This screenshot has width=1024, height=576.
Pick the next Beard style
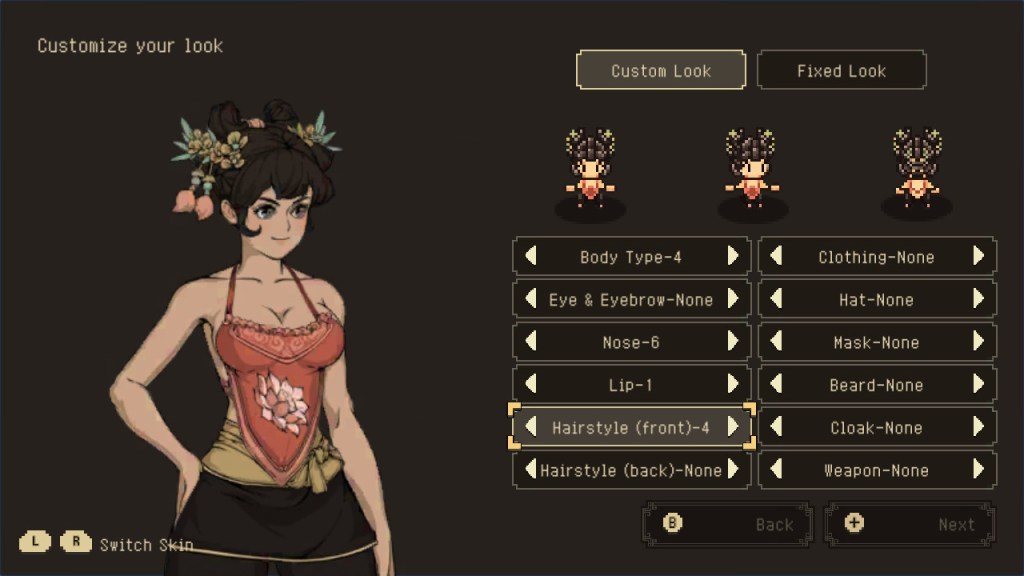(978, 384)
